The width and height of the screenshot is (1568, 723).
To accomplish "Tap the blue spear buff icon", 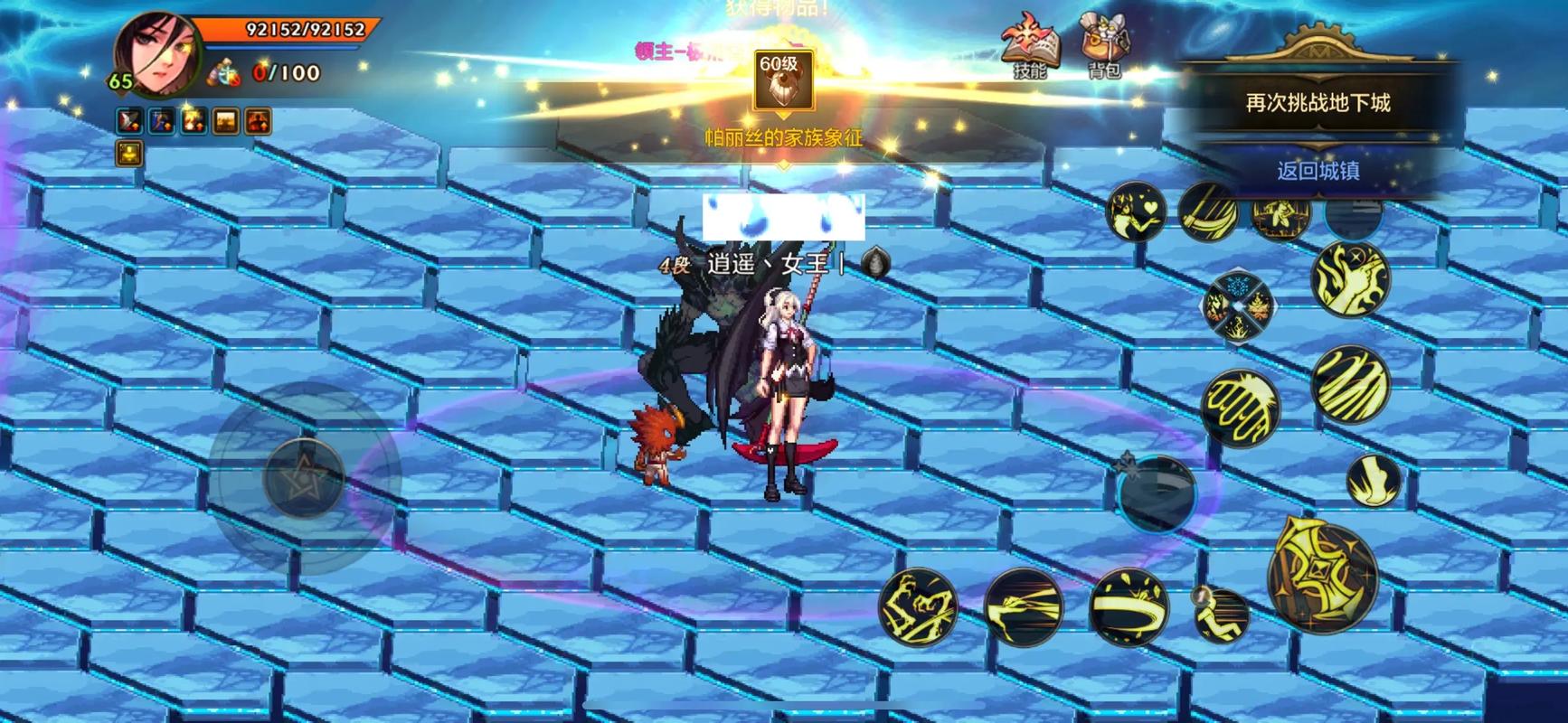I will pyautogui.click(x=163, y=120).
